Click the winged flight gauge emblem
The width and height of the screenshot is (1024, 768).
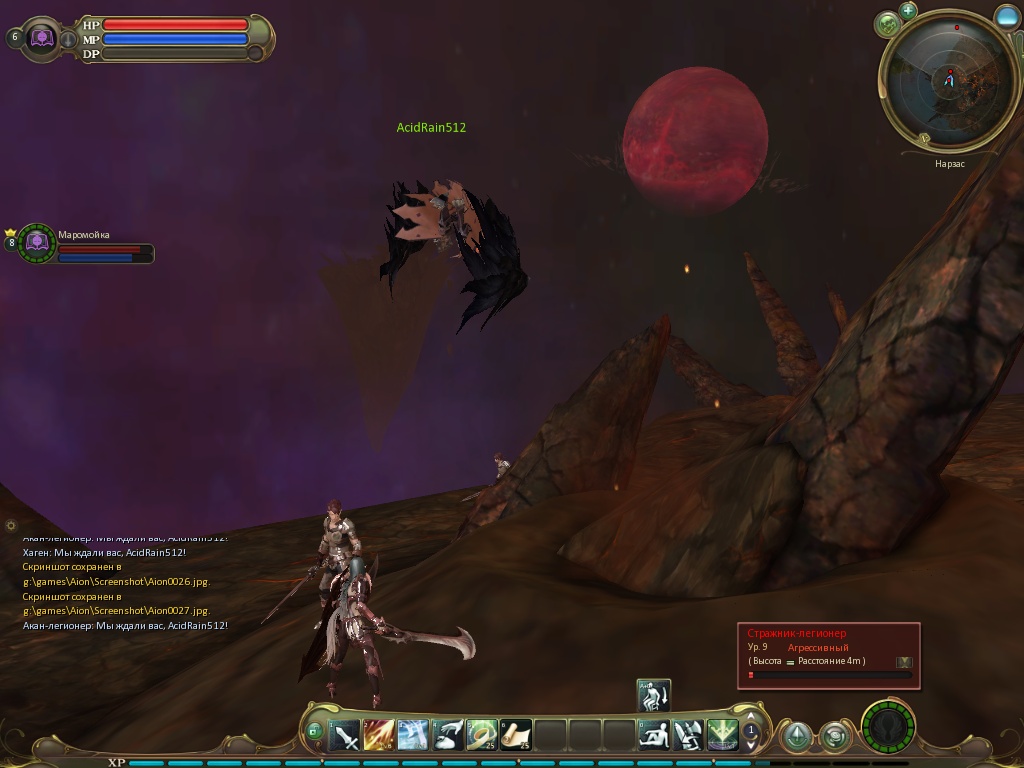pos(888,727)
